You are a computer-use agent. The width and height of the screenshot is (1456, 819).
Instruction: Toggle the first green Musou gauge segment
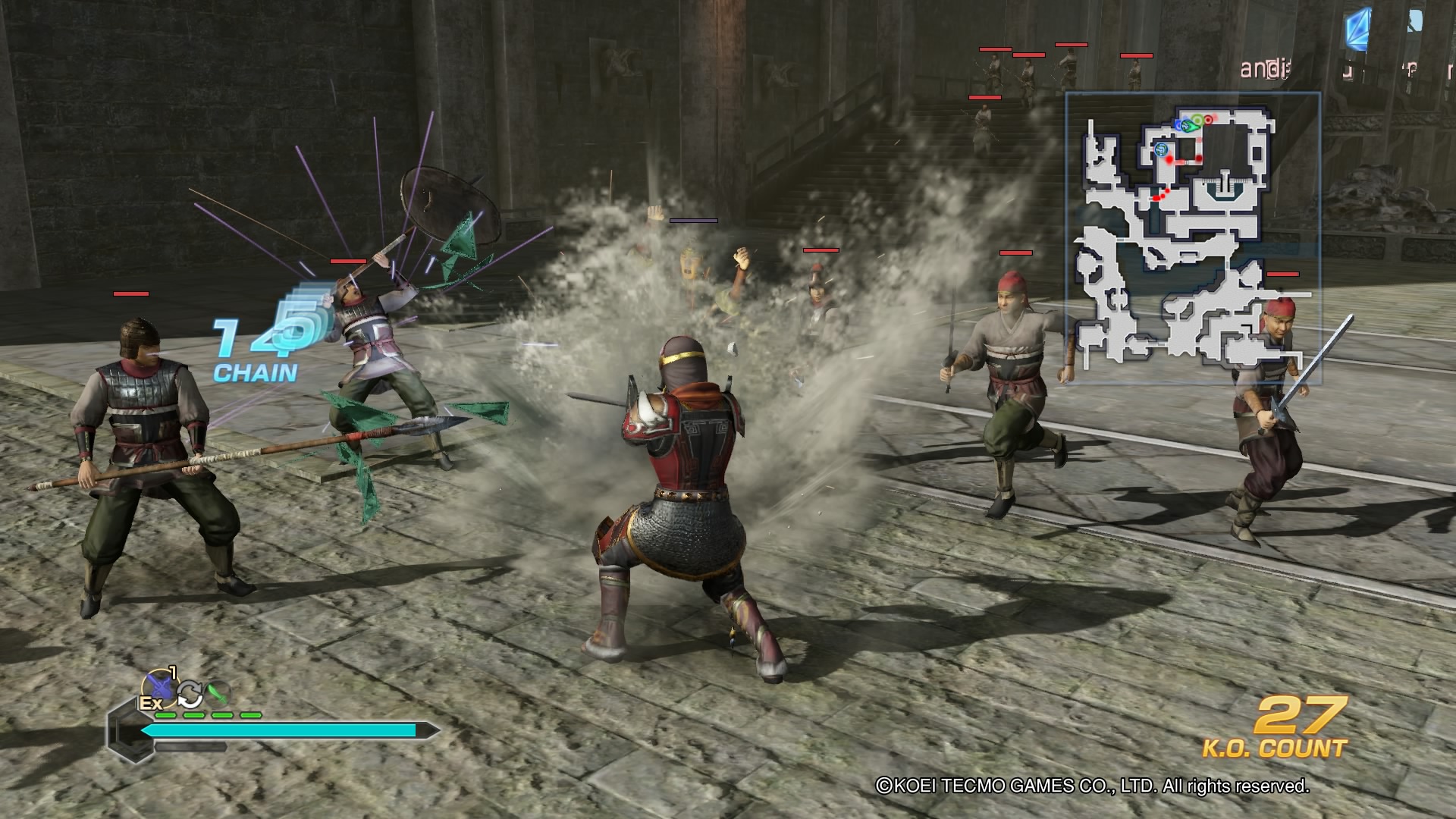tap(165, 715)
